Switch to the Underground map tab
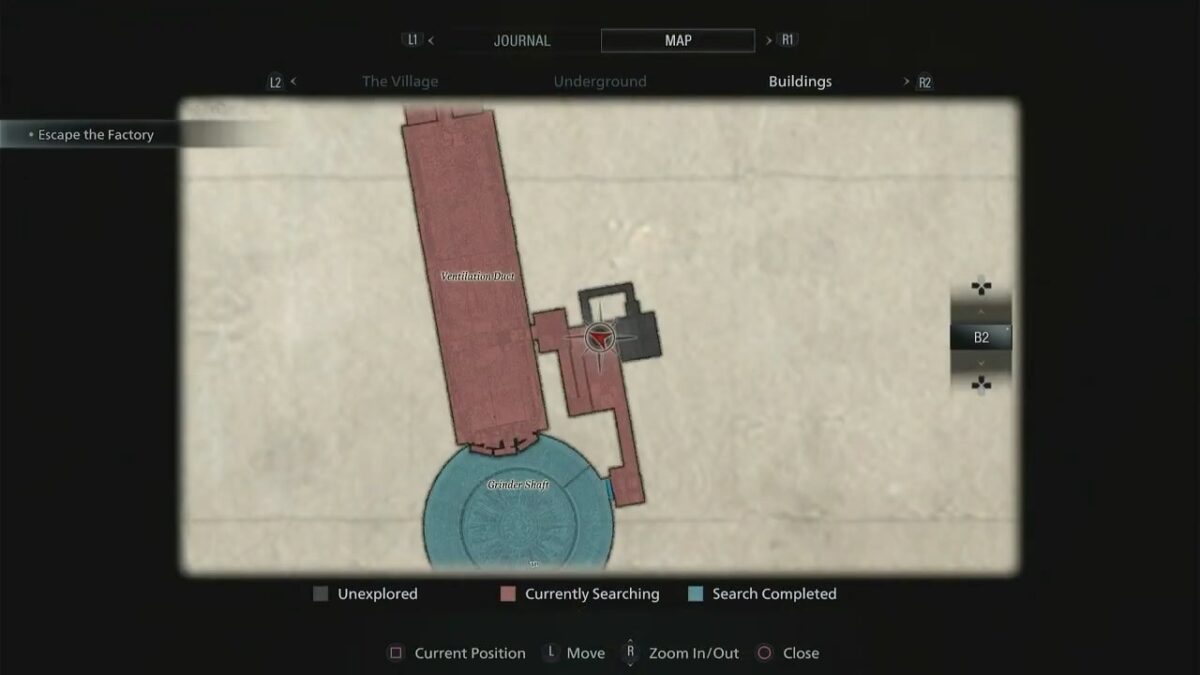The height and width of the screenshot is (675, 1200). coord(600,82)
